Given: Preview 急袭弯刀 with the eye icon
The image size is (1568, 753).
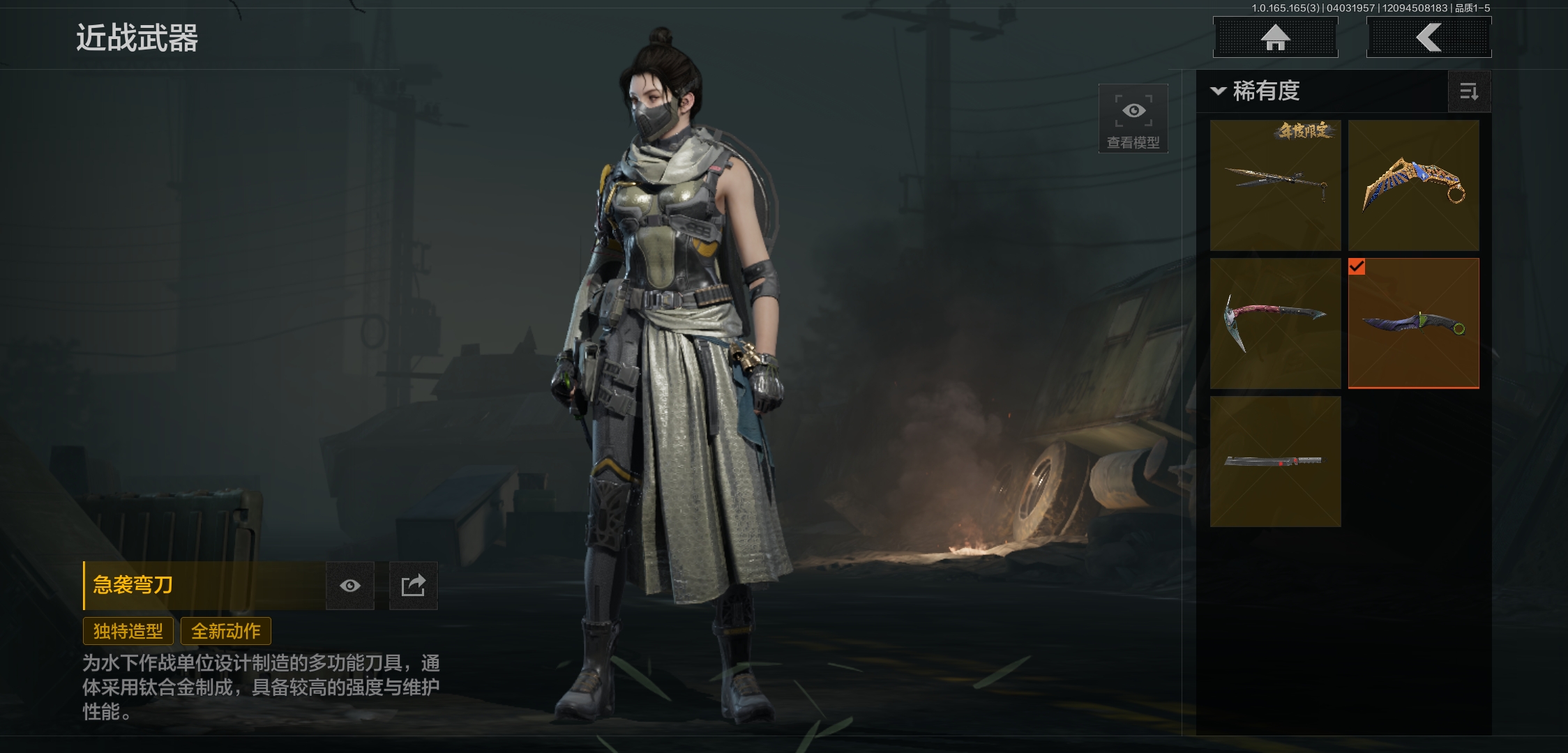Looking at the screenshot, I should pyautogui.click(x=350, y=586).
